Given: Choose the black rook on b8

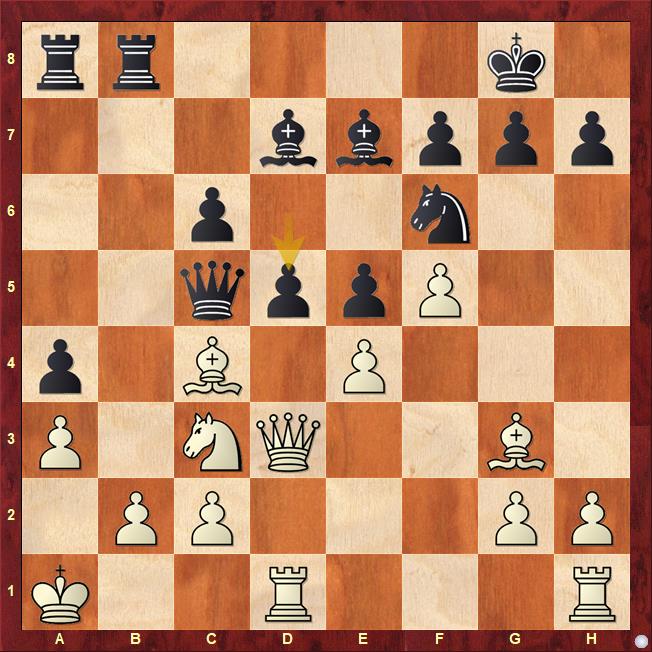Looking at the screenshot, I should click(x=137, y=61).
